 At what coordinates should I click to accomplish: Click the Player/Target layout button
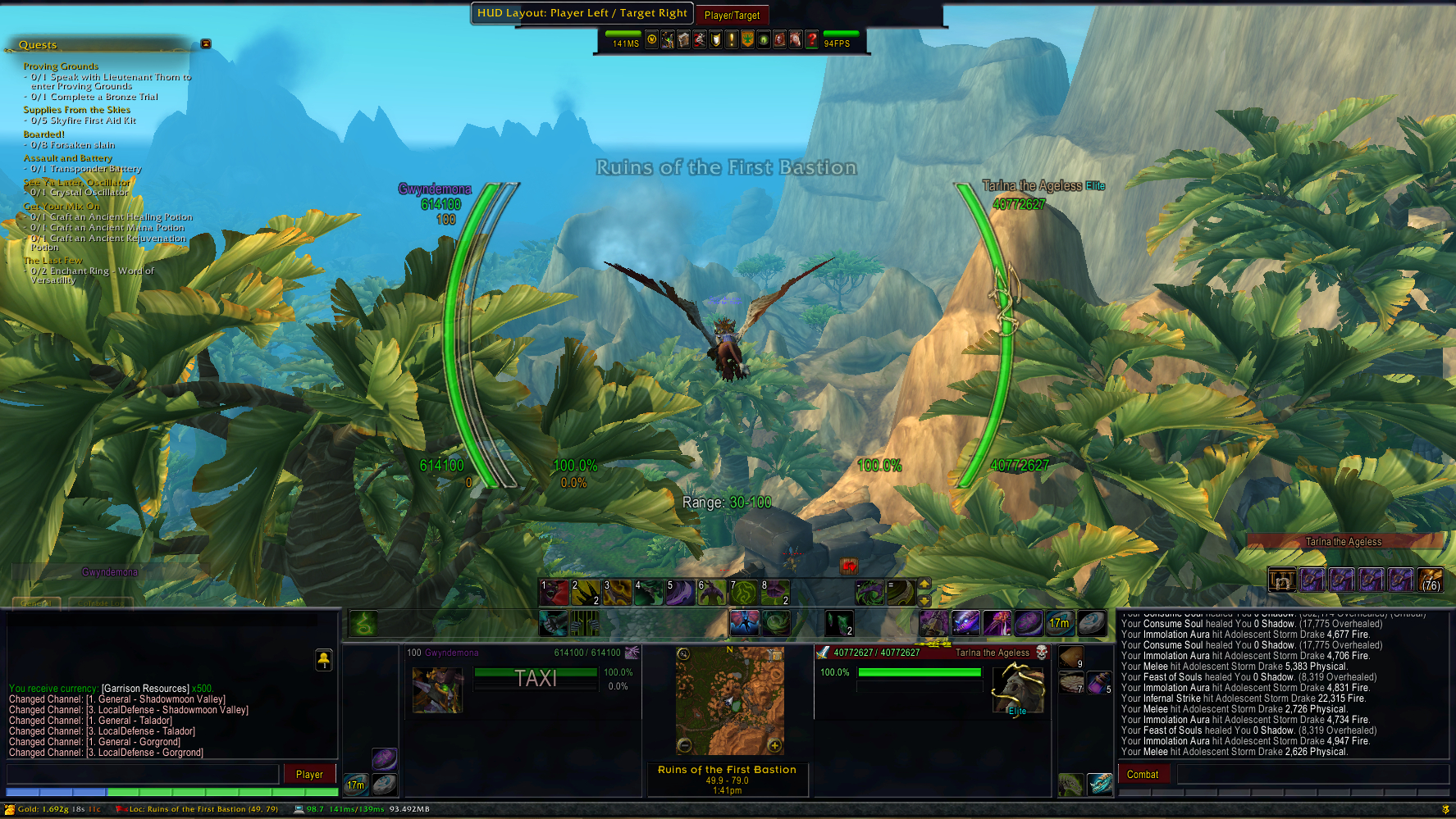coord(732,15)
